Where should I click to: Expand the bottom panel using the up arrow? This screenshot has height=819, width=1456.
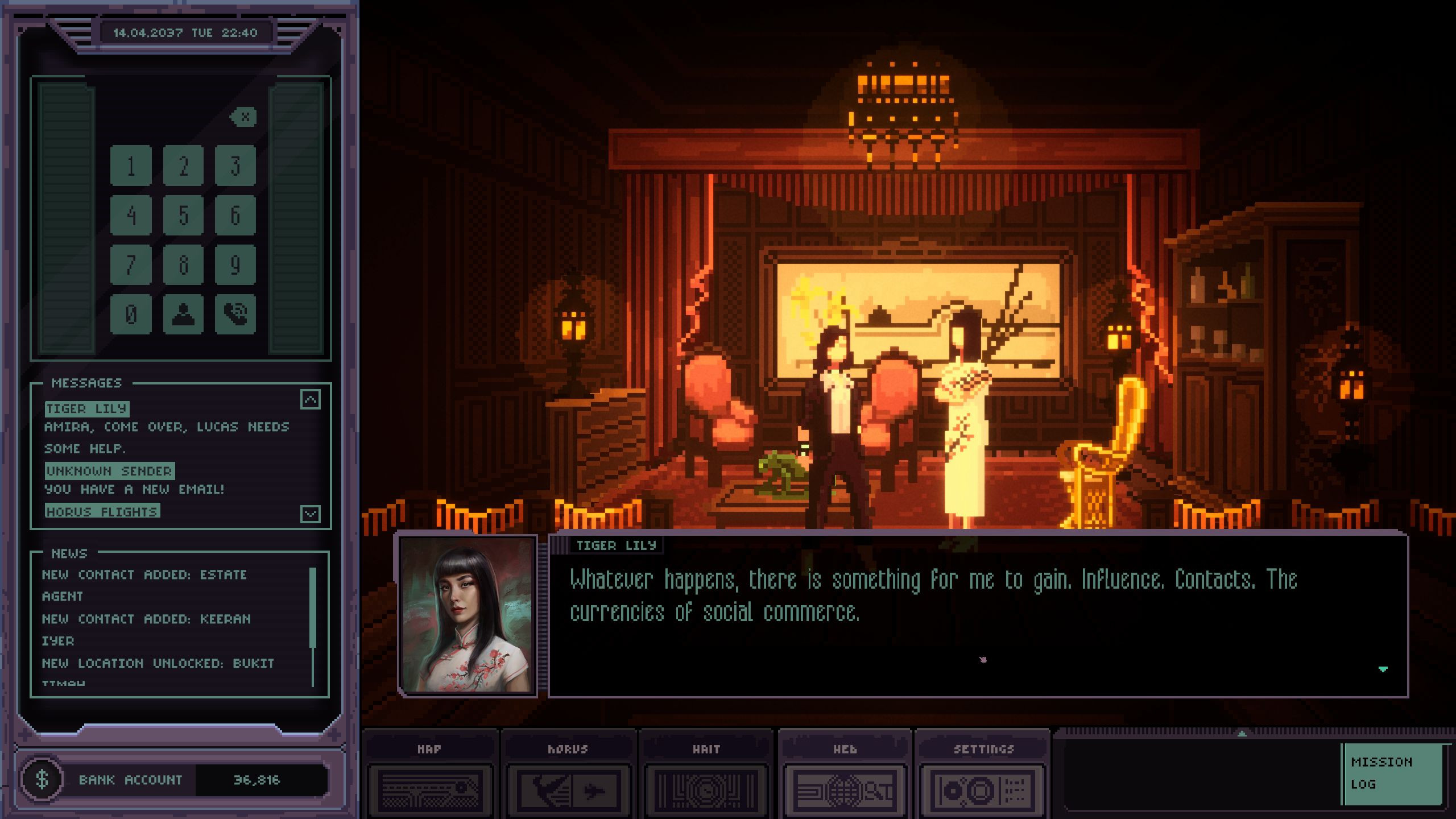tap(1242, 734)
